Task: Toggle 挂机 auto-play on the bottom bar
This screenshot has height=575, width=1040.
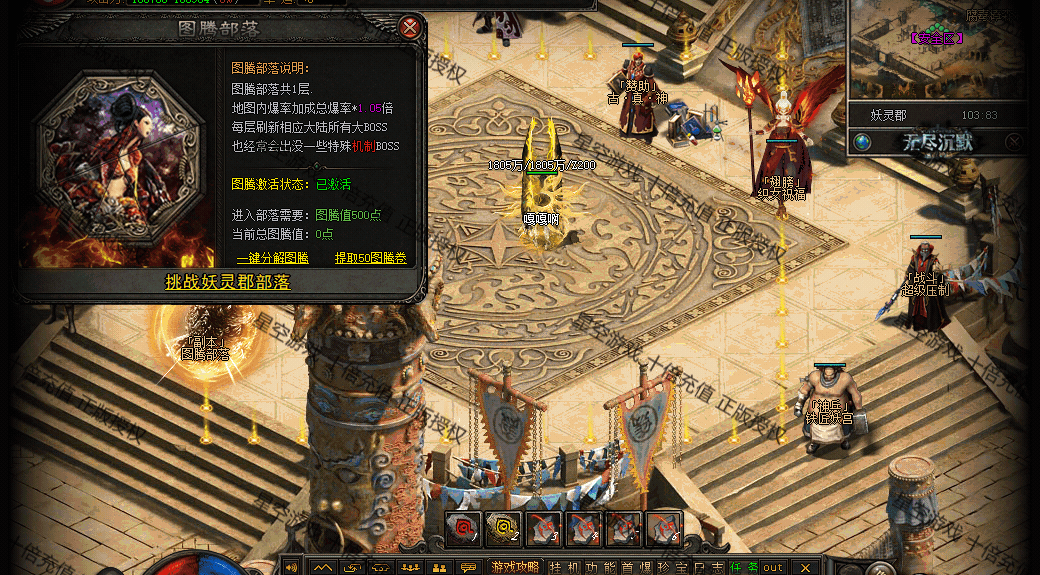Action: click(563, 567)
